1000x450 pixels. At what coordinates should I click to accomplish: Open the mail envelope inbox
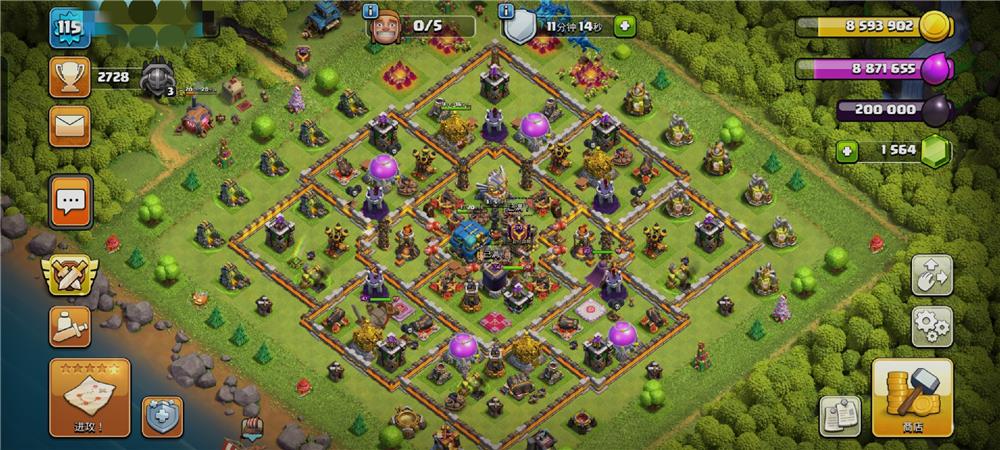coord(70,125)
